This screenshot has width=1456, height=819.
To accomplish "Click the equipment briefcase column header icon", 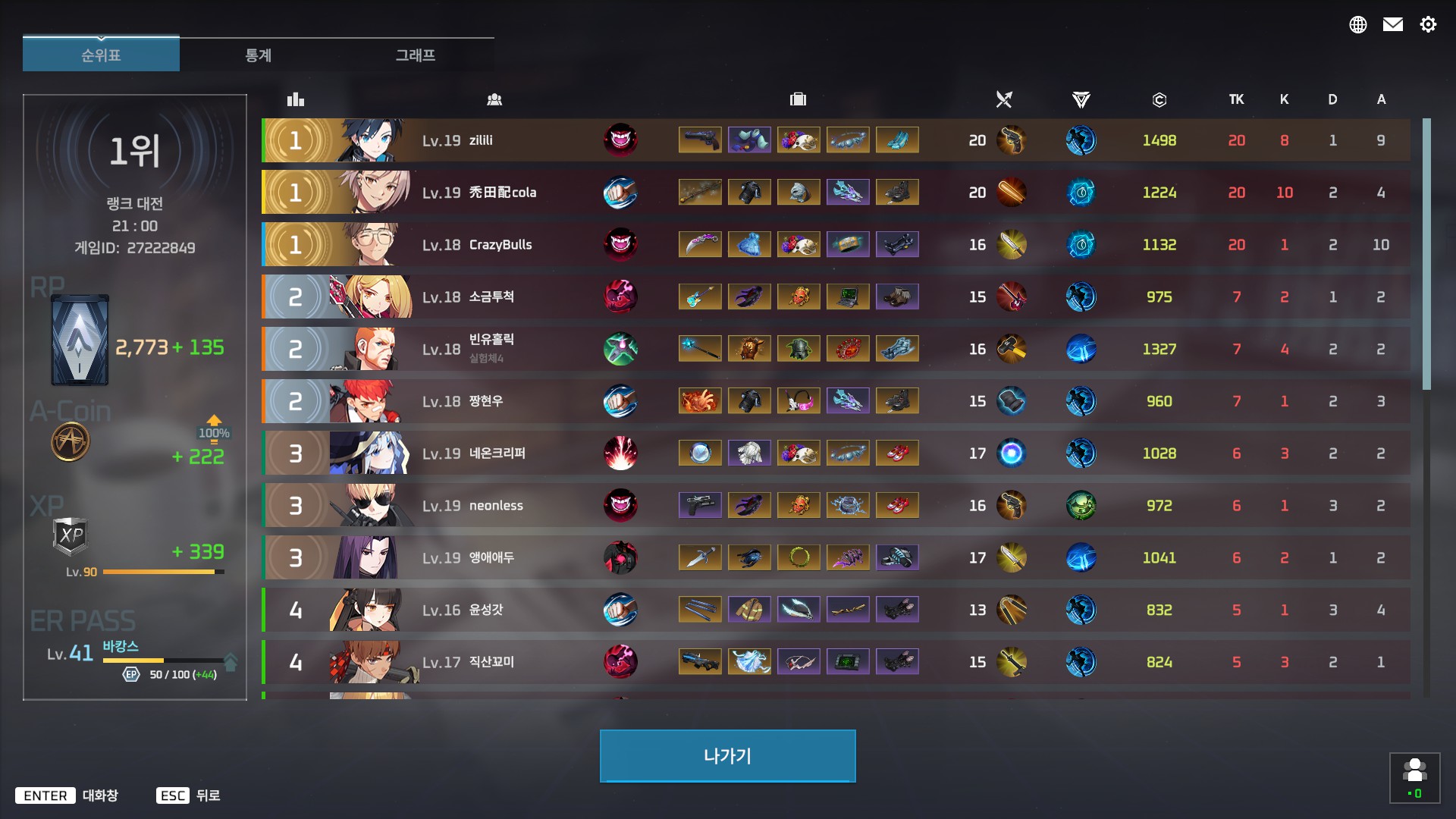I will 797,99.
